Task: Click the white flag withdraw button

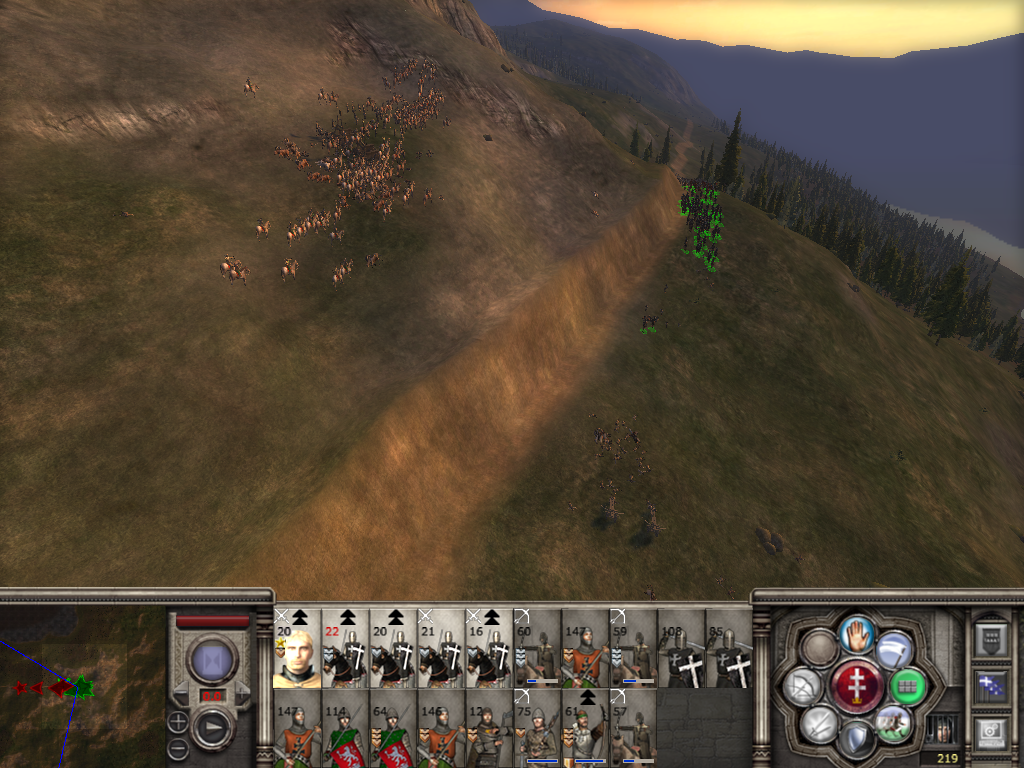Action: point(895,650)
